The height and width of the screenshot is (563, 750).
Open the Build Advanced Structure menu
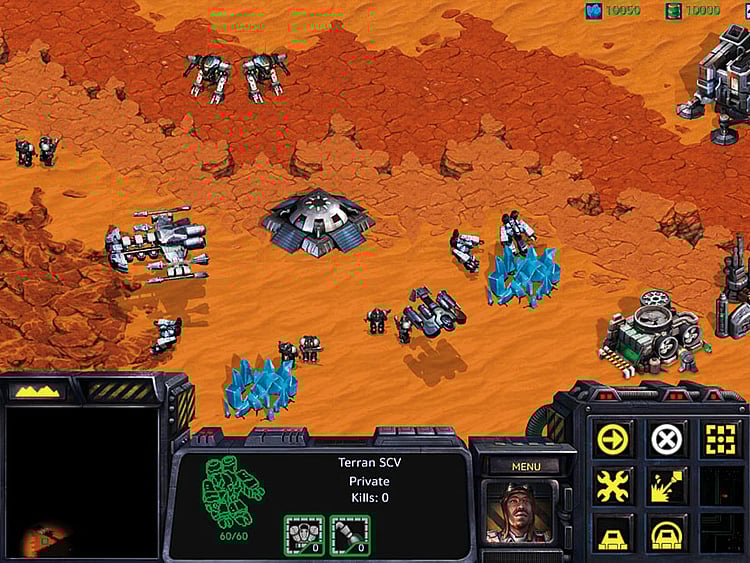[667, 532]
